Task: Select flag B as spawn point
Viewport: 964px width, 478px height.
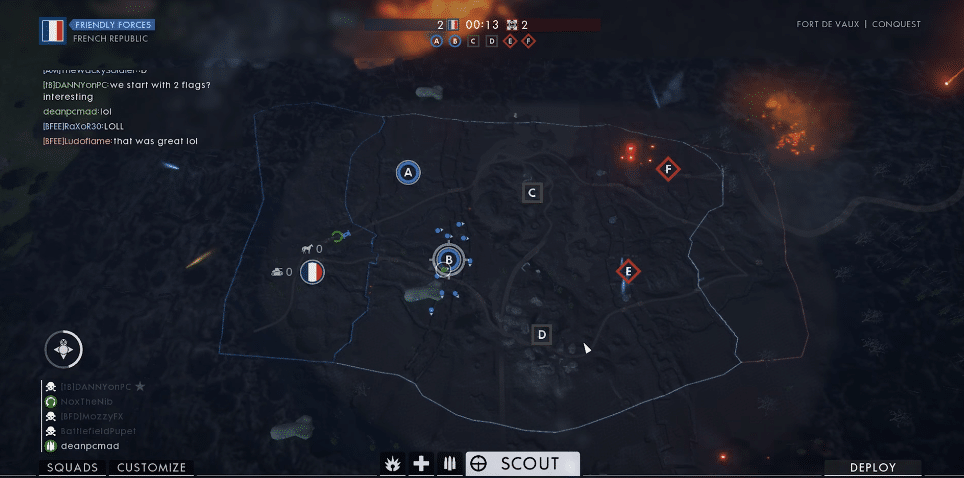Action: click(x=449, y=260)
